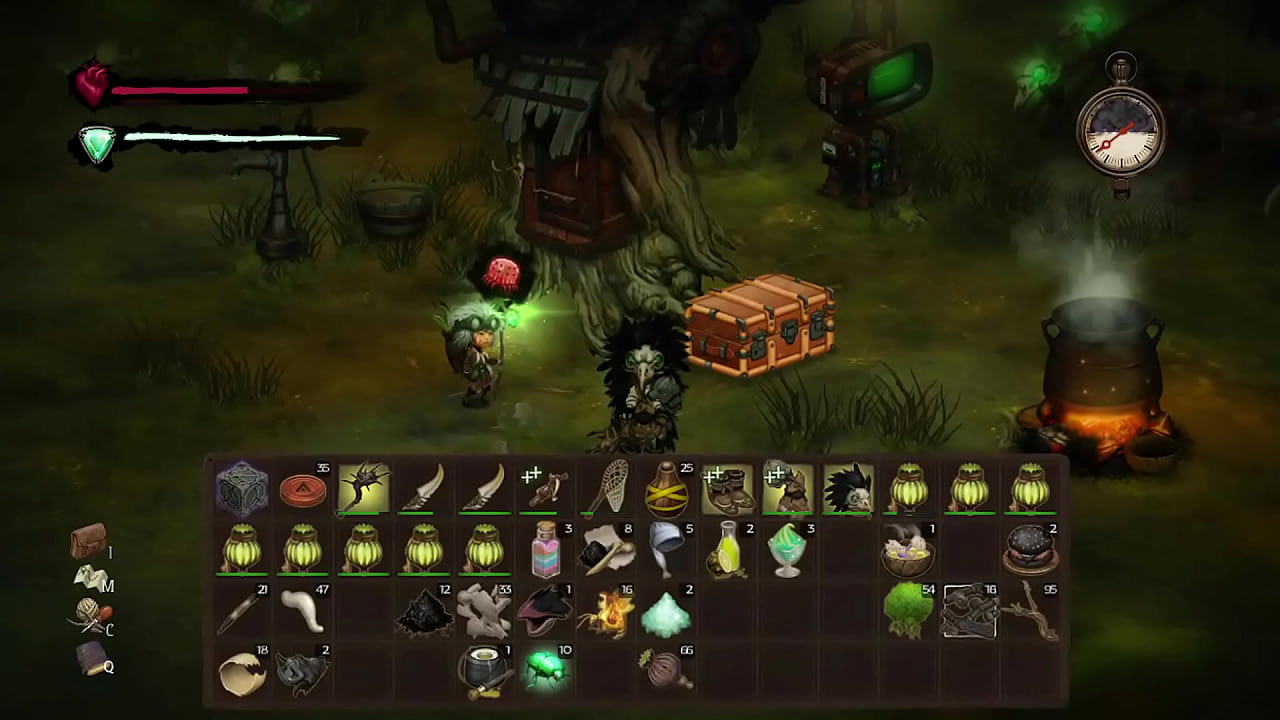
Task: Open the folded map icon
Action: [x=88, y=577]
